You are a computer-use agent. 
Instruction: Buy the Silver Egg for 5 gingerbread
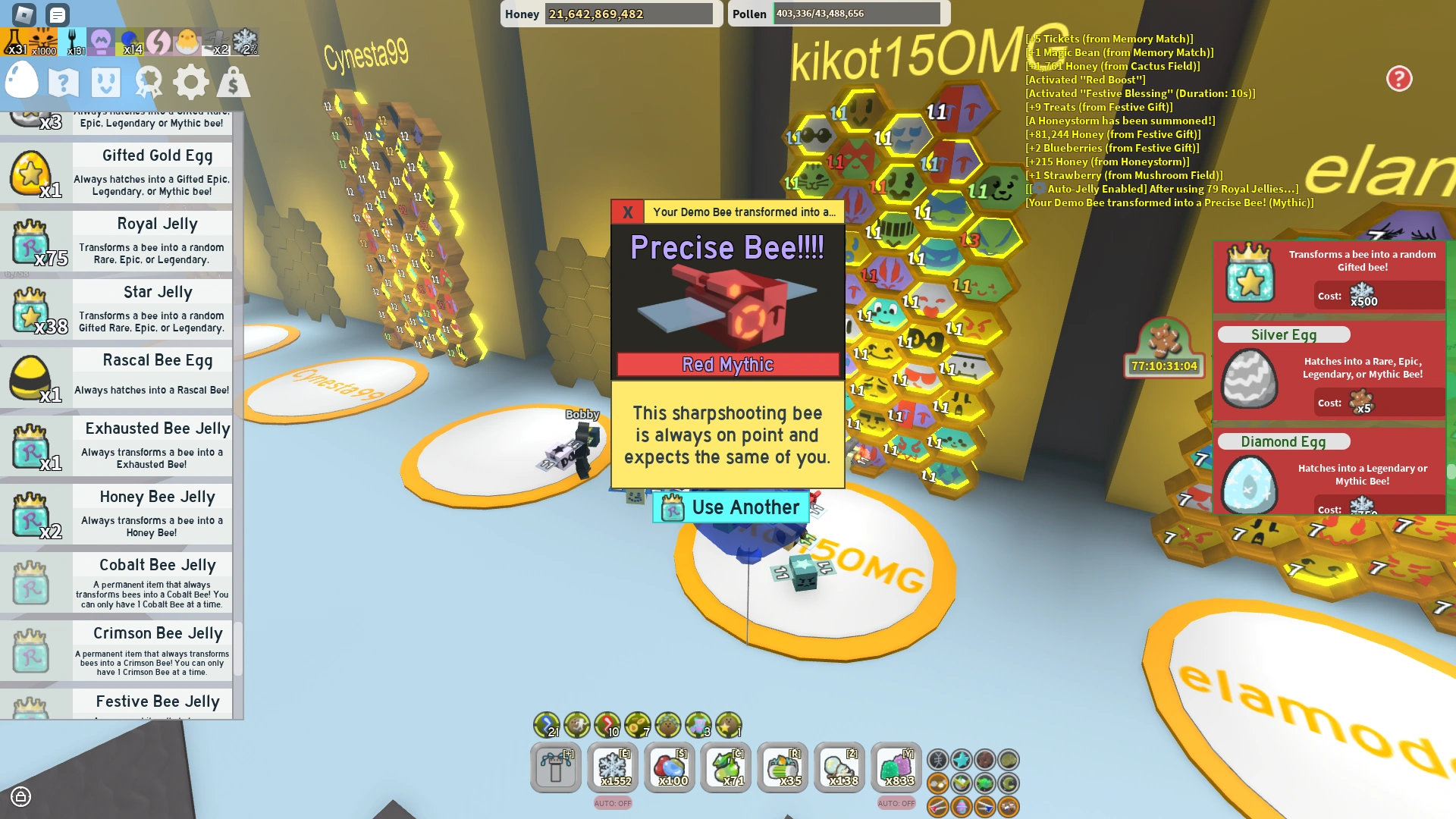[x=1365, y=403]
